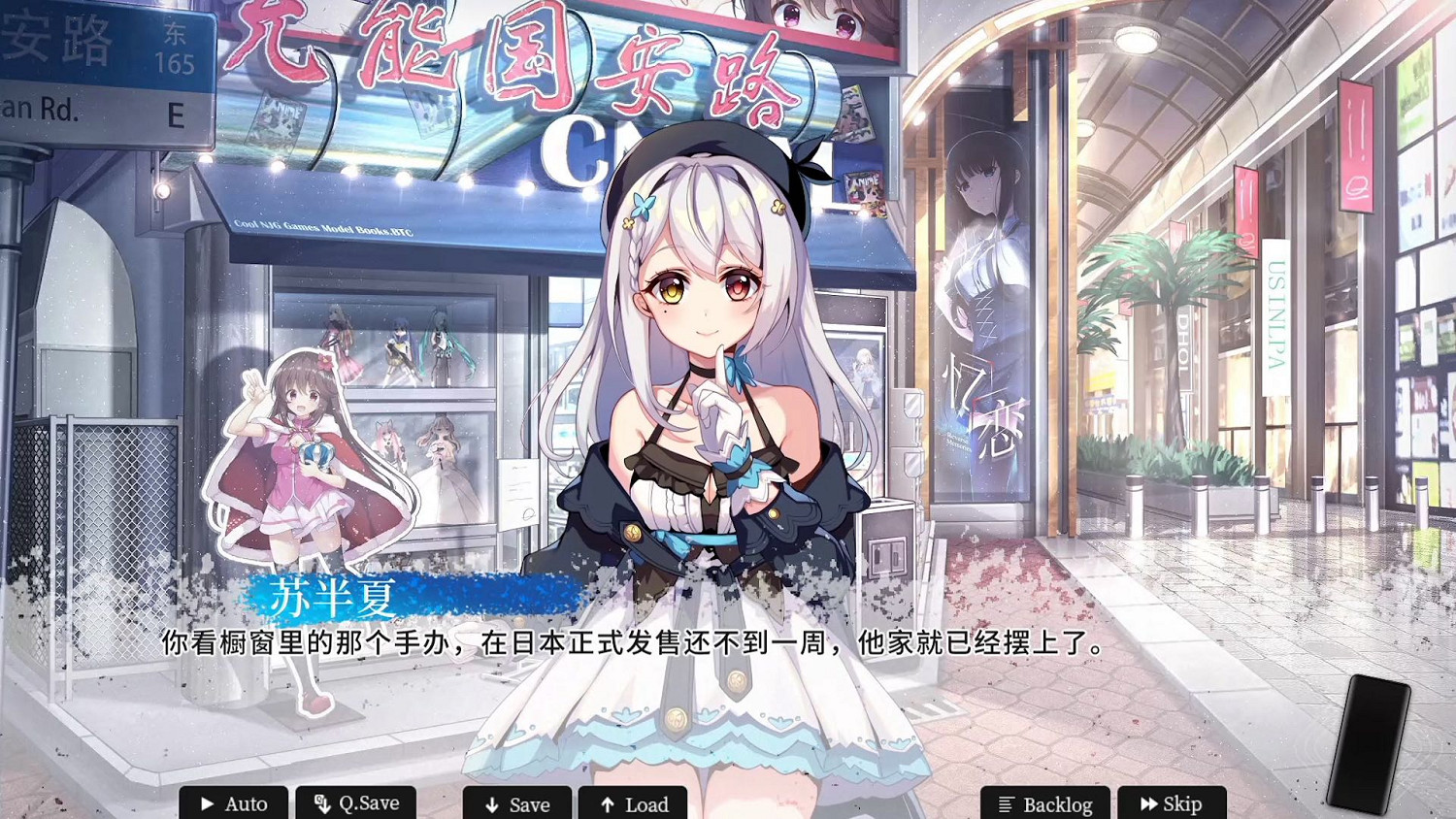Click the Q.Save button
Image resolution: width=1456 pixels, height=819 pixels.
[356, 804]
